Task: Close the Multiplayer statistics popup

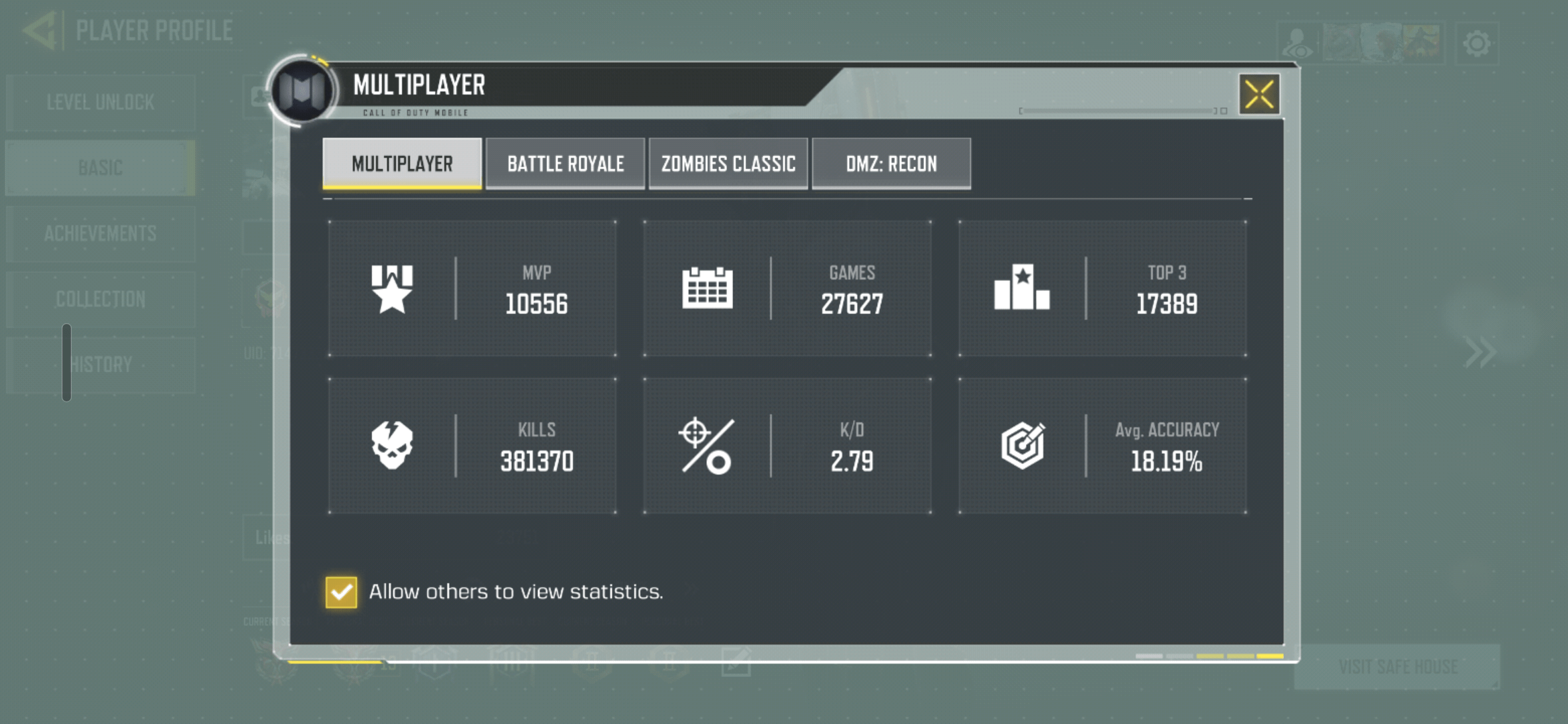Action: (x=1259, y=95)
